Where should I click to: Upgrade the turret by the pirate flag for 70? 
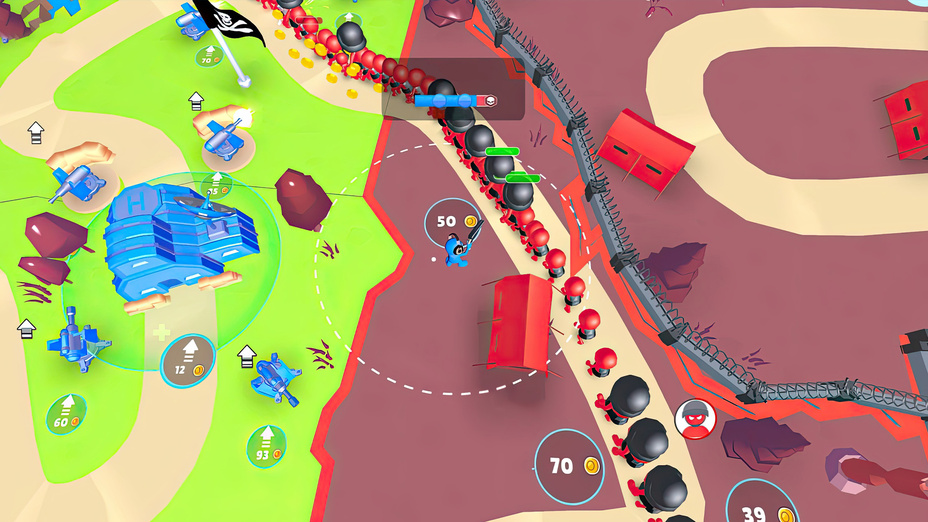click(x=210, y=57)
